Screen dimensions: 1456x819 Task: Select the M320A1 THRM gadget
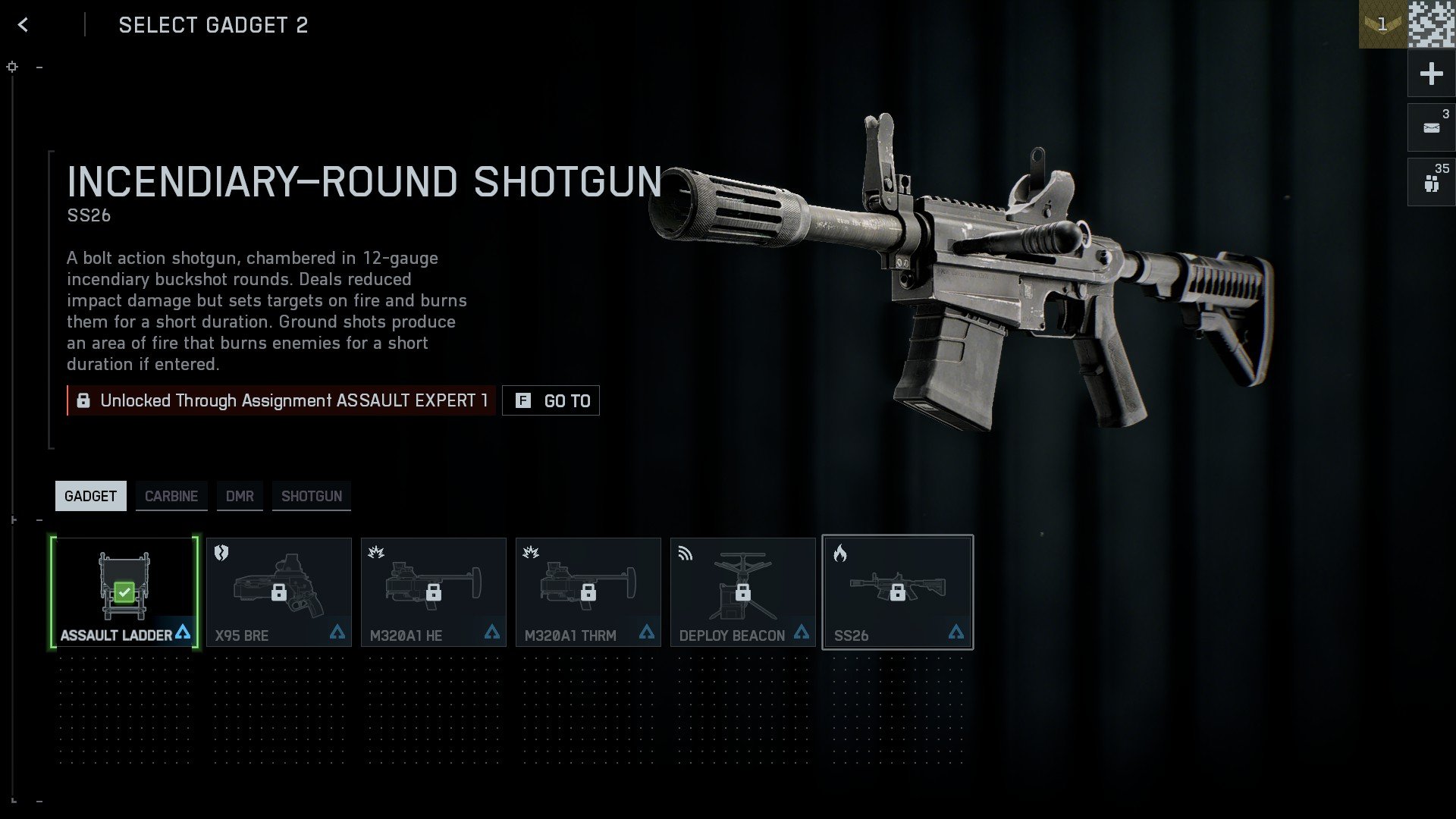point(588,591)
